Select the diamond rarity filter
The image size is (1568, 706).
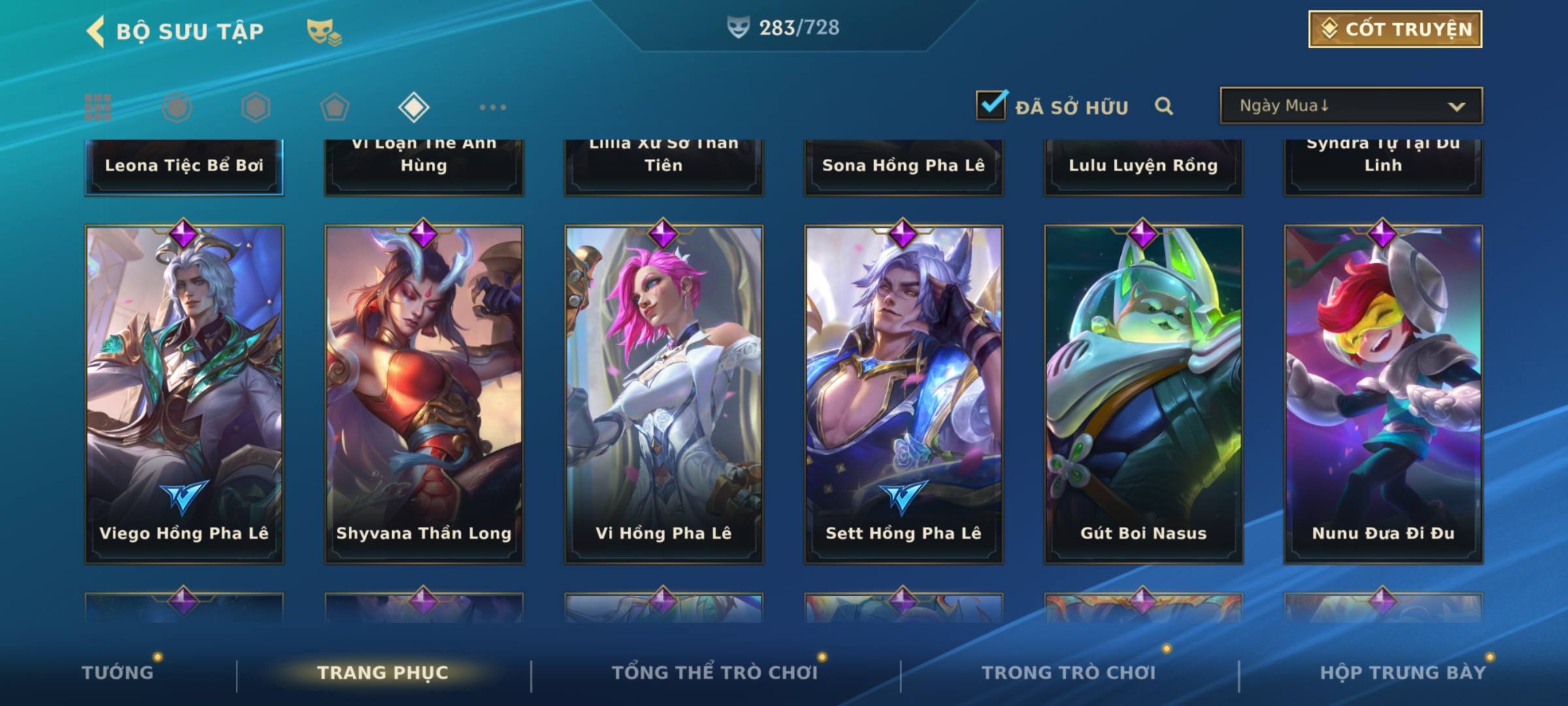(414, 107)
